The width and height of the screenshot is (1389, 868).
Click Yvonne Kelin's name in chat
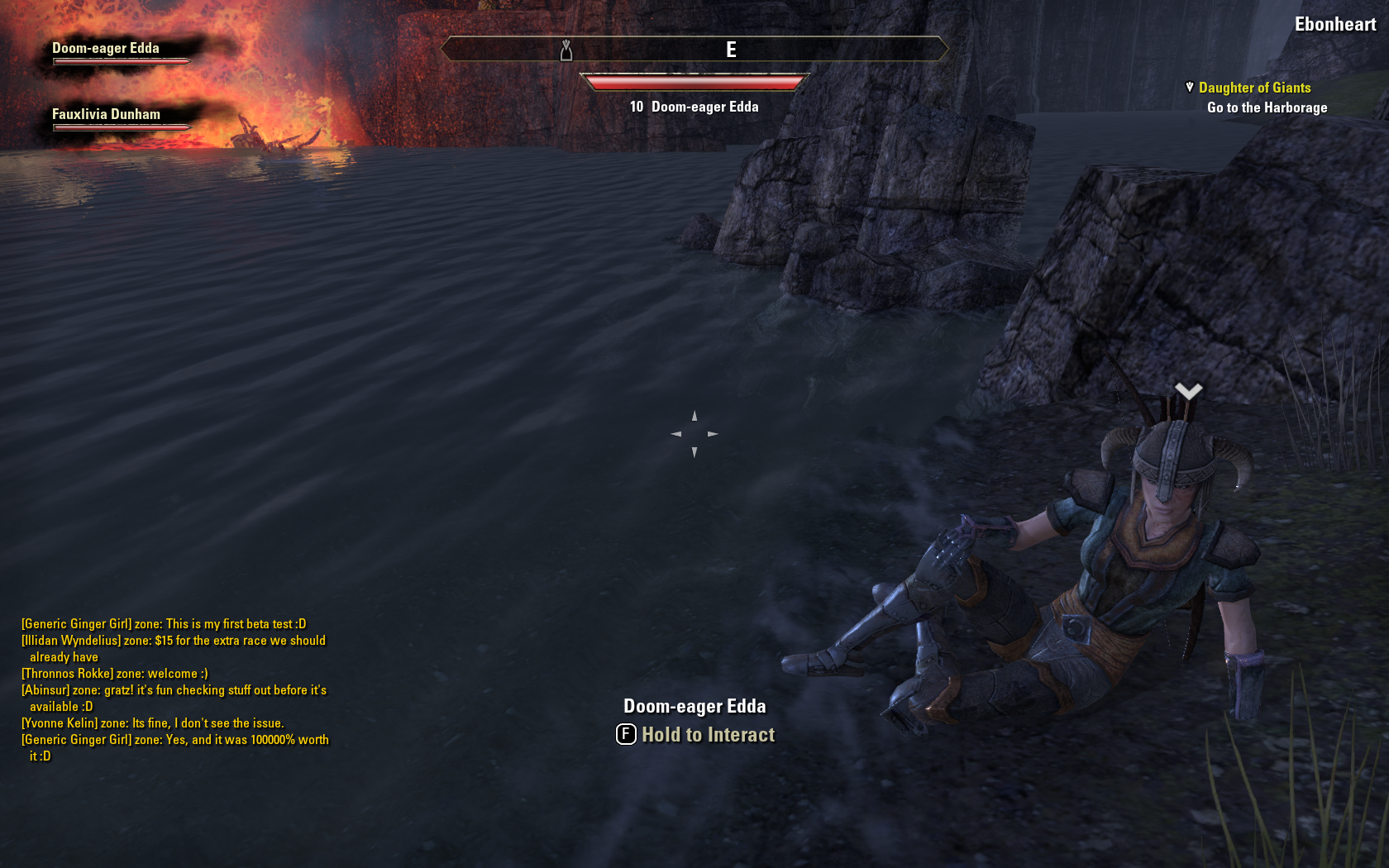(59, 723)
